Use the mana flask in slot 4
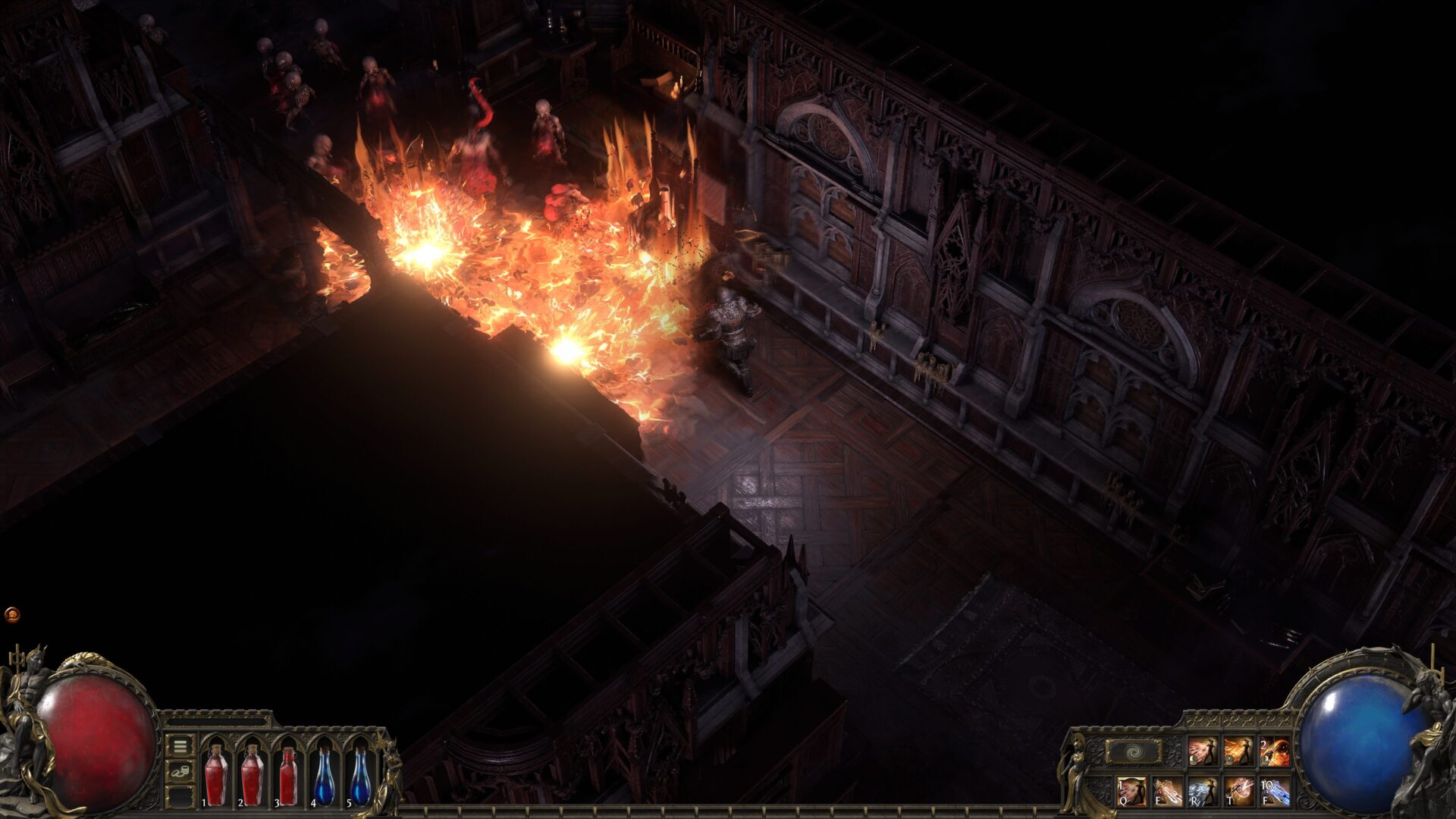This screenshot has width=1456, height=819. coord(325,777)
